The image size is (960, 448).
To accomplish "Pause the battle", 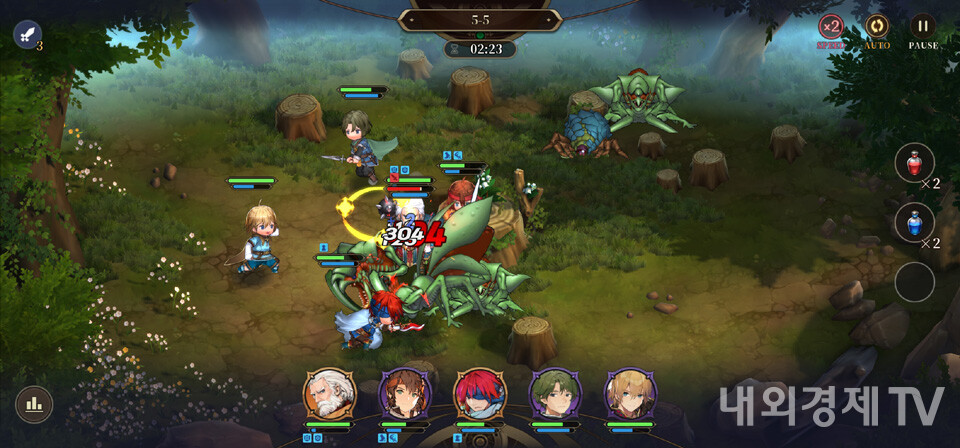I will pyautogui.click(x=923, y=27).
